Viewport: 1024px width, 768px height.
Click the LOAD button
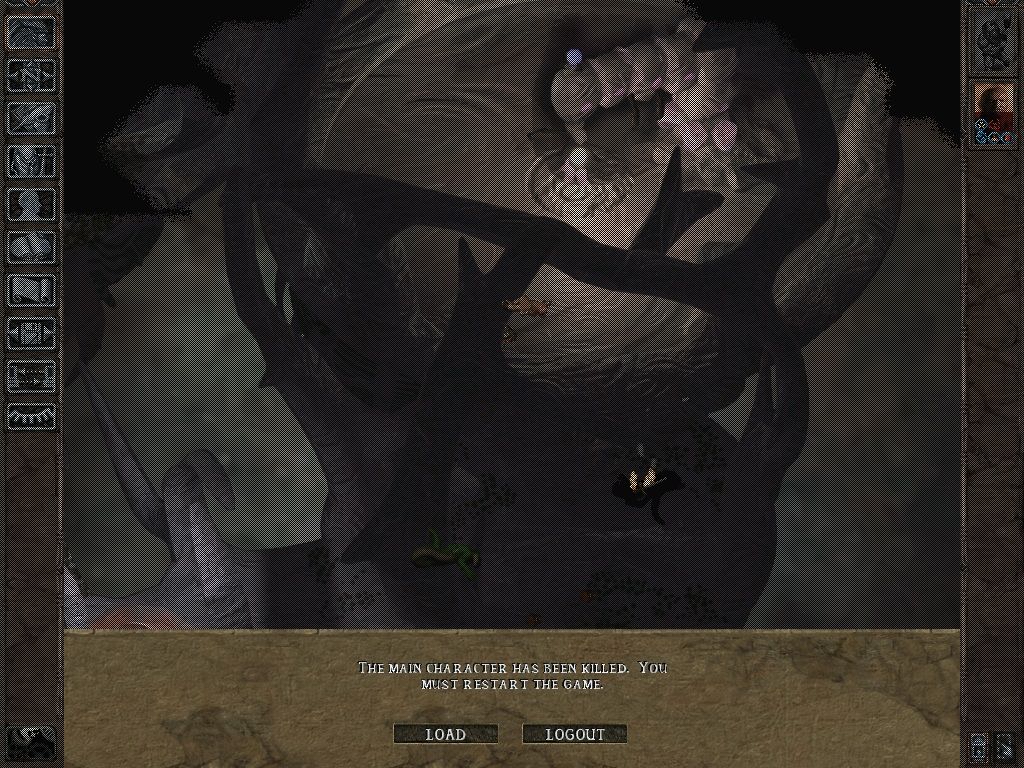coord(445,734)
